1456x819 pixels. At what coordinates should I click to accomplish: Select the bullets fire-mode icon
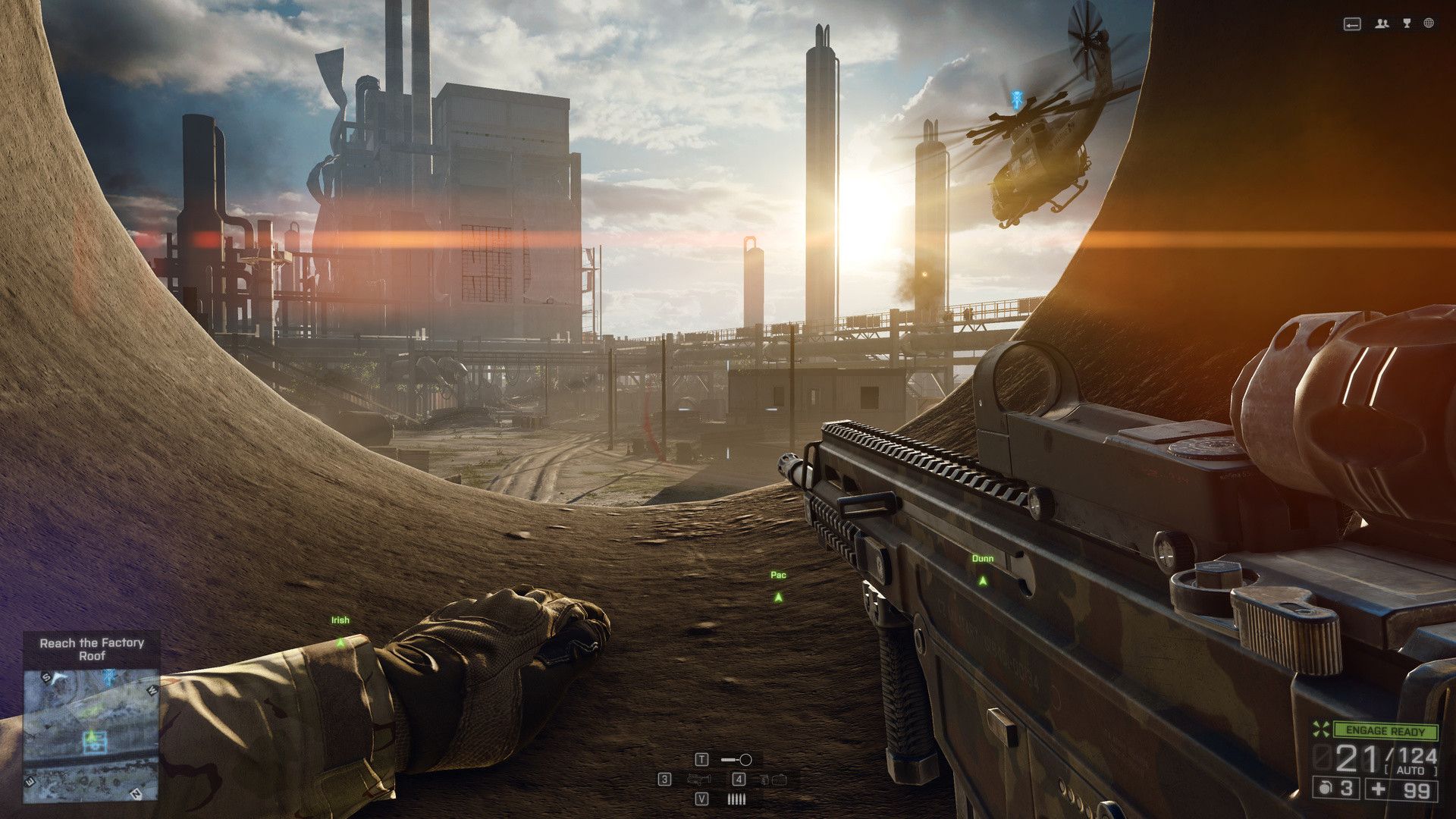736,799
